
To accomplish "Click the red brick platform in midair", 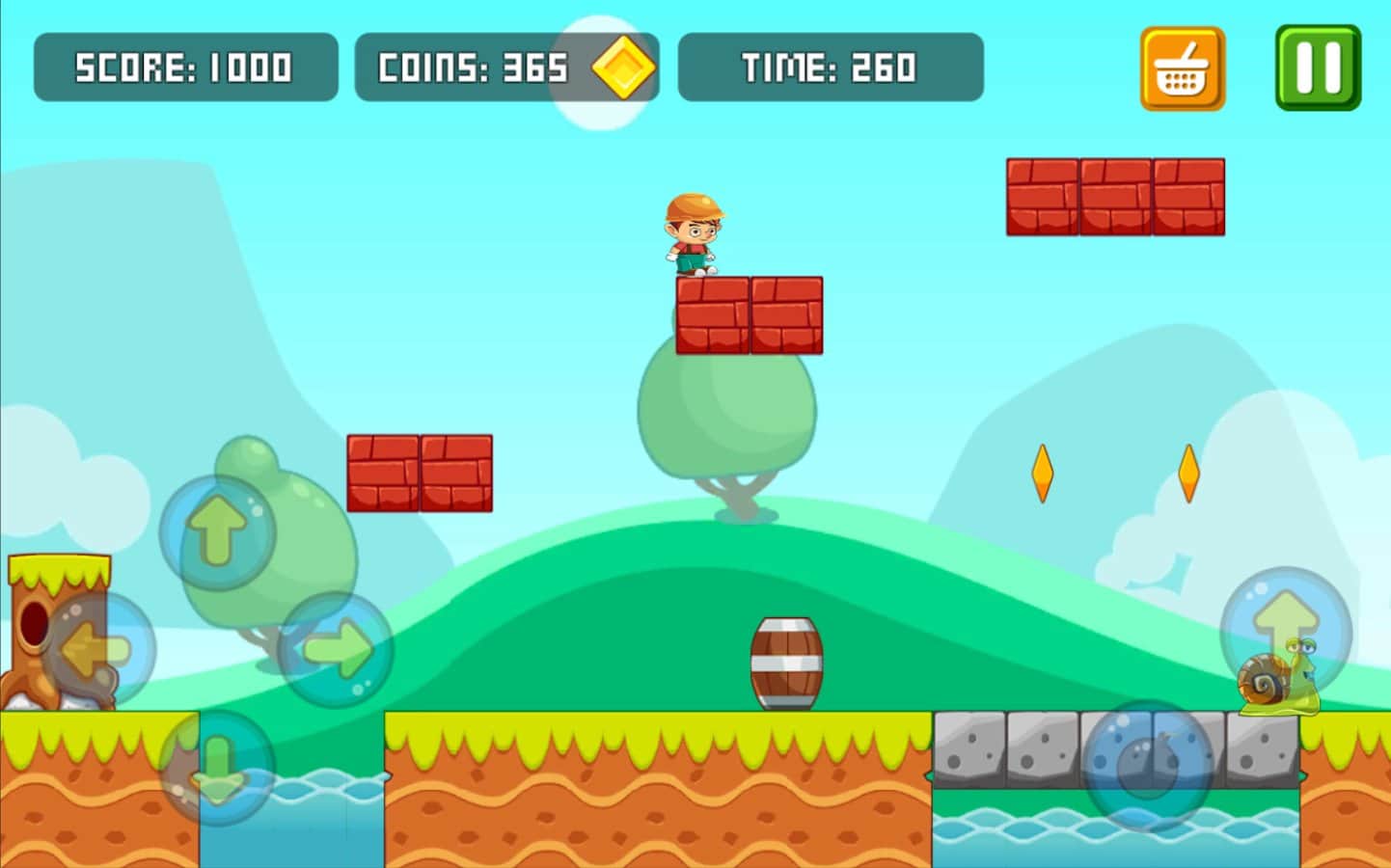I will click(419, 471).
